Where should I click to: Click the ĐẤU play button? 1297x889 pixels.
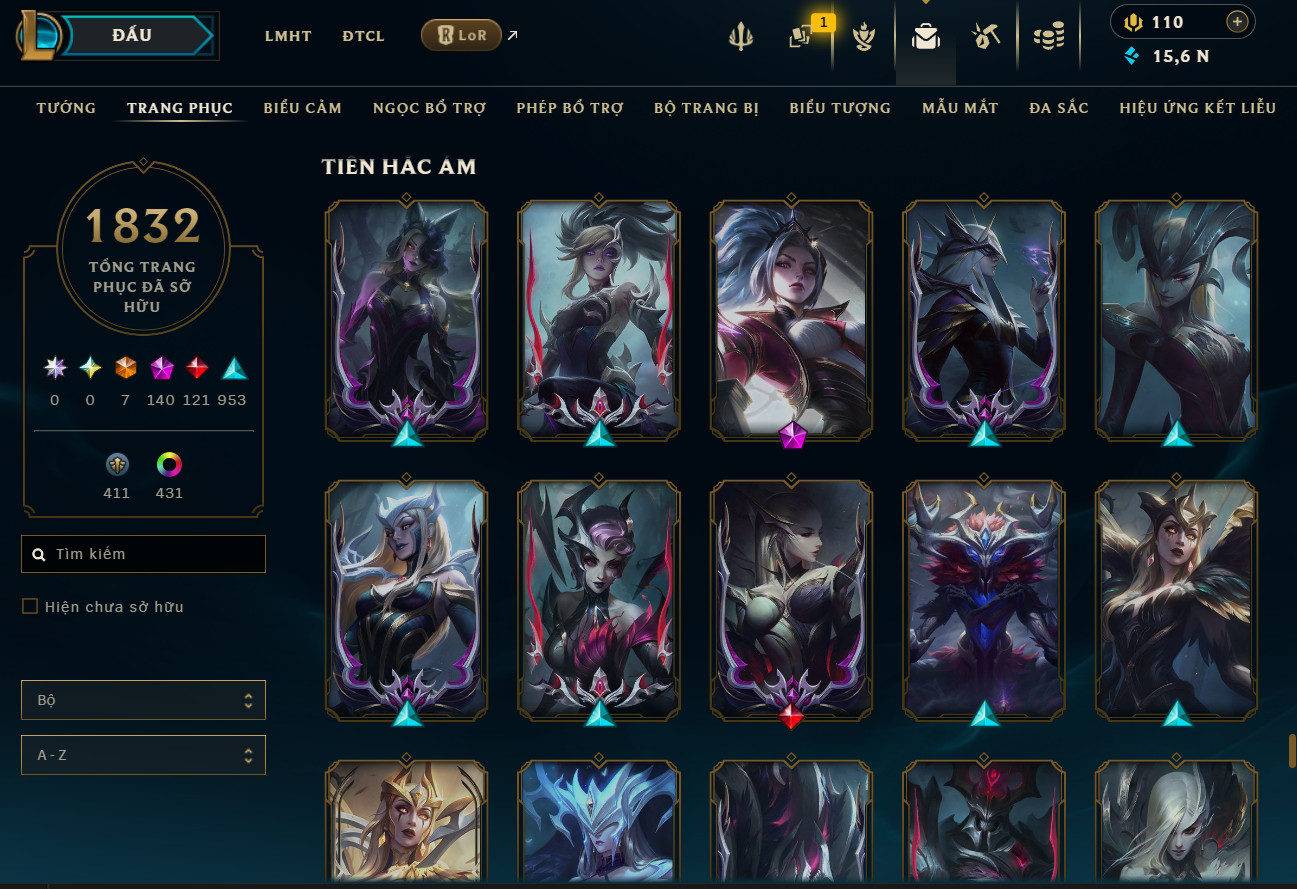(133, 36)
